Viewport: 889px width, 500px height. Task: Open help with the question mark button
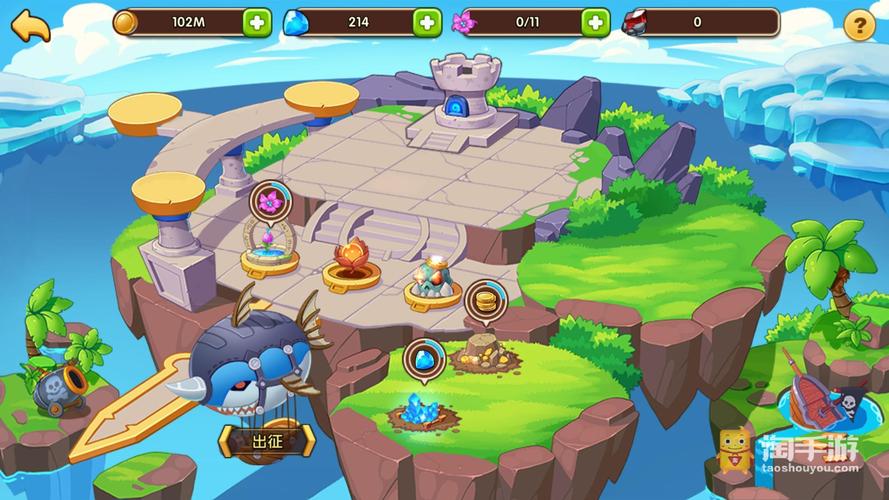(859, 26)
